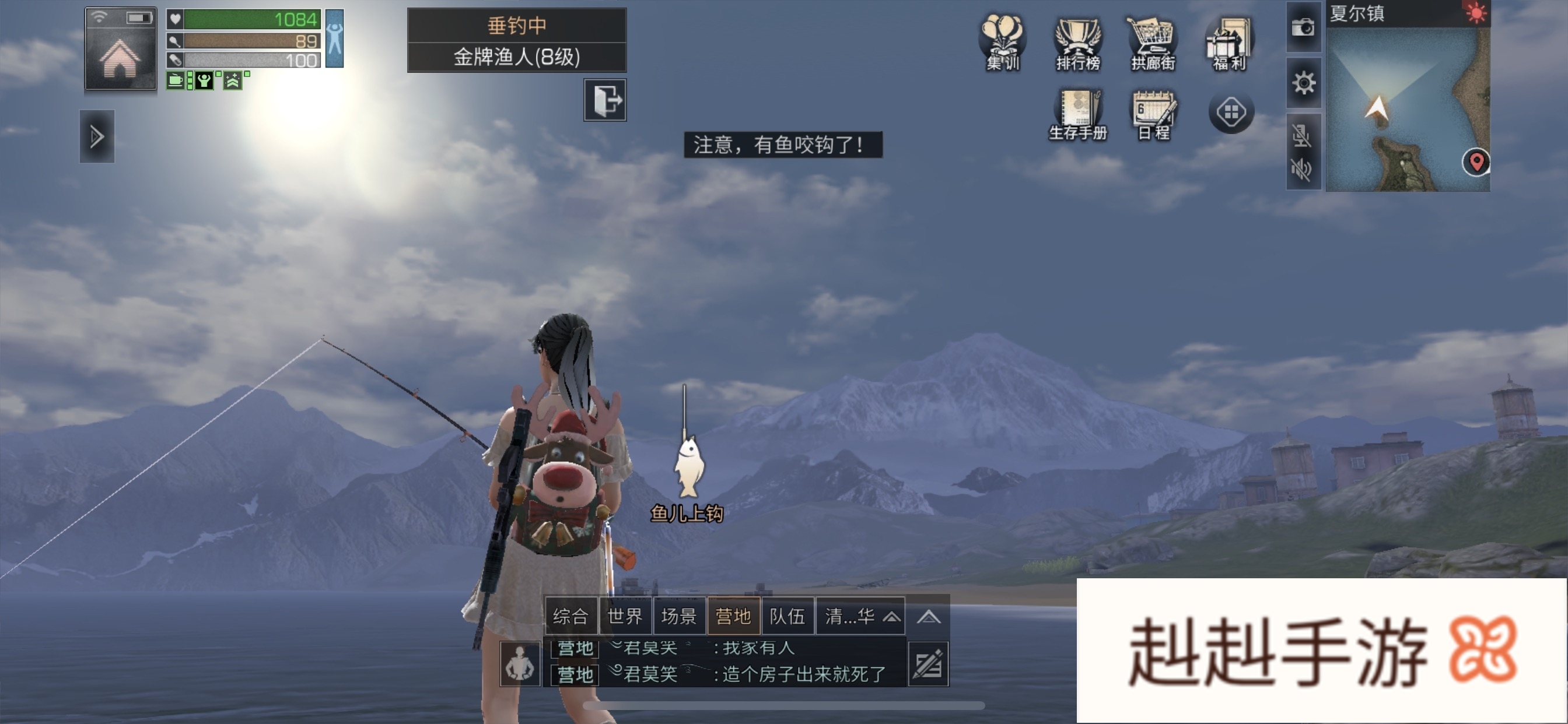Image resolution: width=1568 pixels, height=724 pixels.
Task: Open settings with the gear icon
Action: click(x=1303, y=83)
